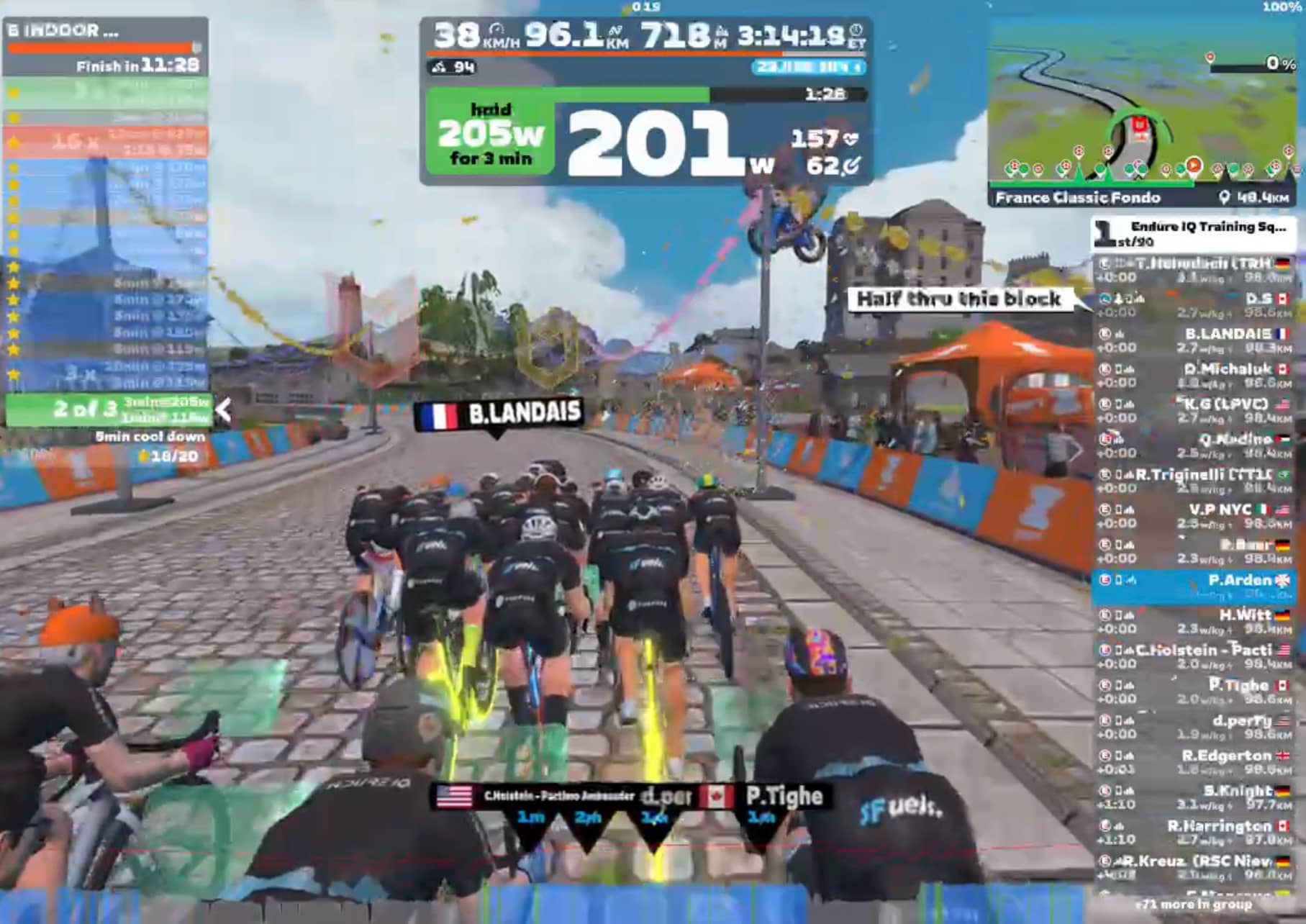Open the Endure IQ Training group header
1306x924 pixels.
pos(1194,233)
